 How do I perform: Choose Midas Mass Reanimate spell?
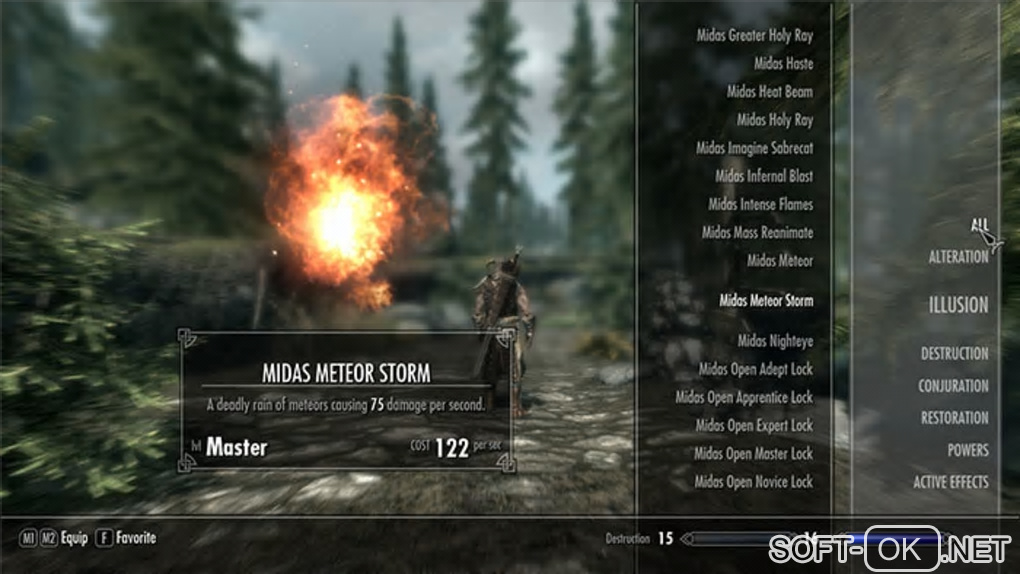(757, 232)
